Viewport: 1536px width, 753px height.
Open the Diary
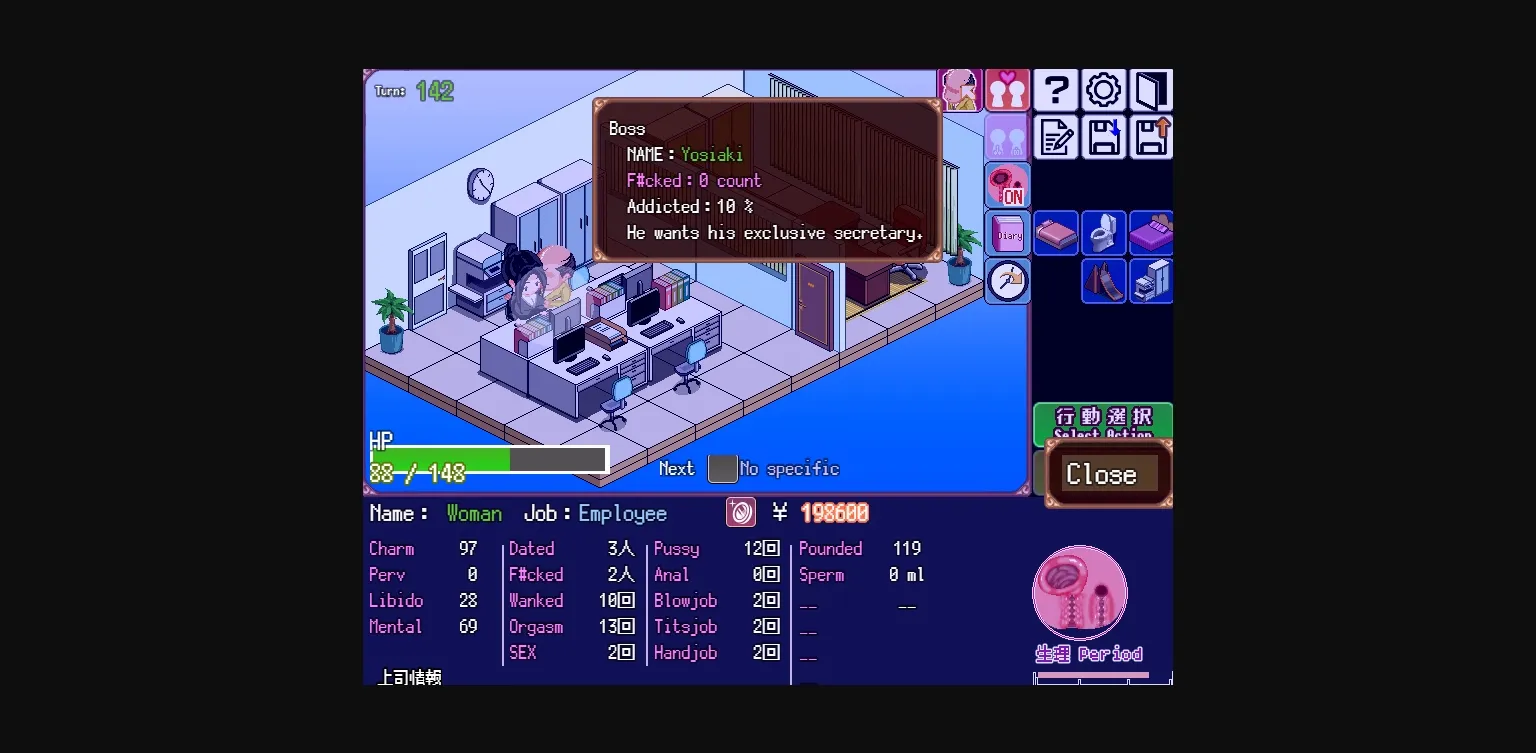coord(1007,232)
